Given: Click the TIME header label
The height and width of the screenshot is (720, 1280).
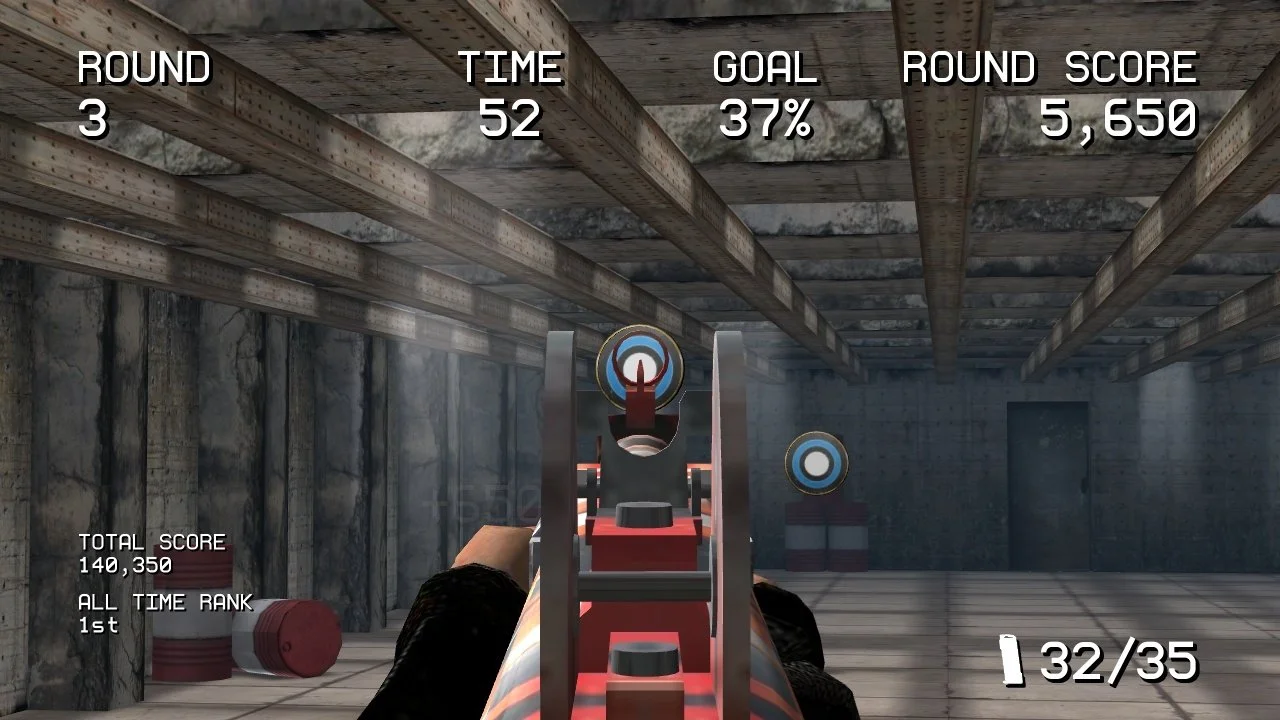Looking at the screenshot, I should click(510, 68).
